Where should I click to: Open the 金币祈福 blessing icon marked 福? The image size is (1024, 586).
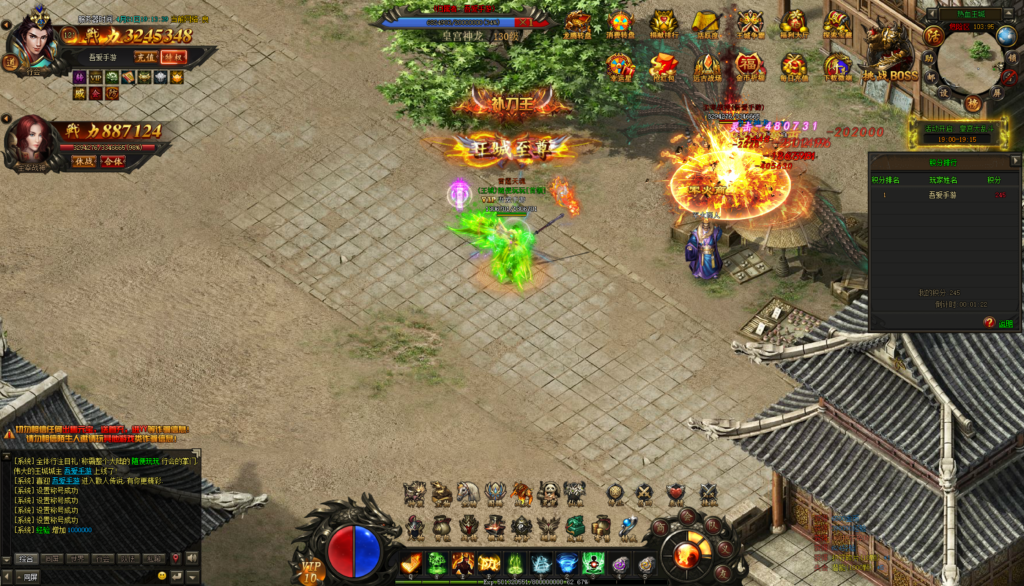[x=747, y=67]
